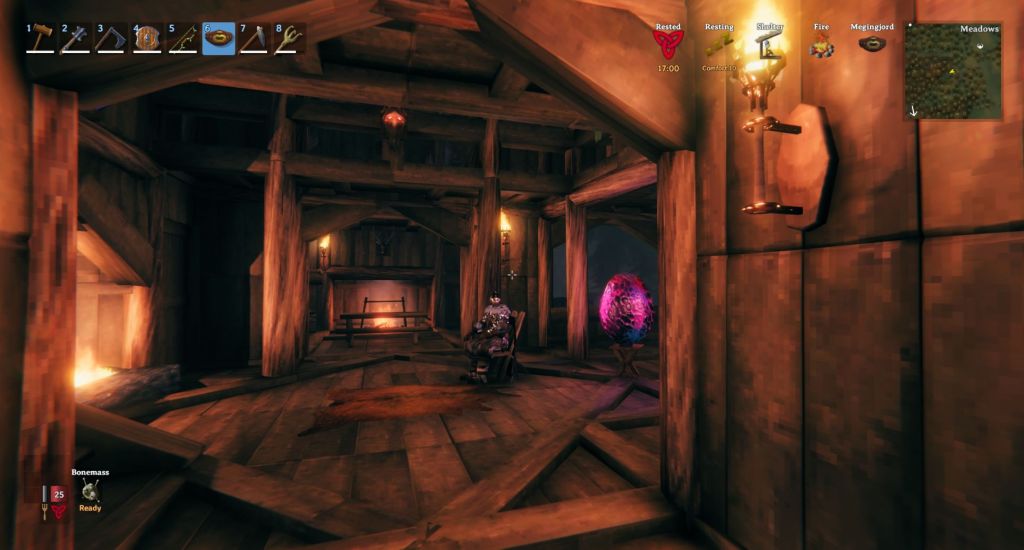
Task: Activate the Bonemass forsaken power
Action: (x=90, y=490)
